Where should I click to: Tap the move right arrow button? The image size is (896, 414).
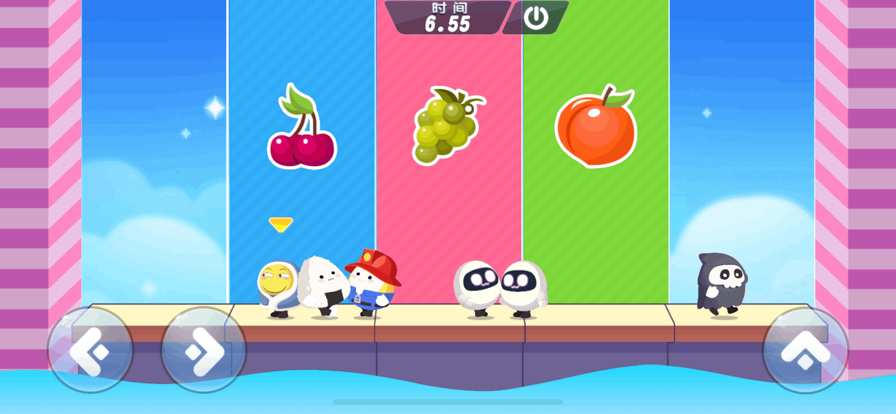point(203,349)
